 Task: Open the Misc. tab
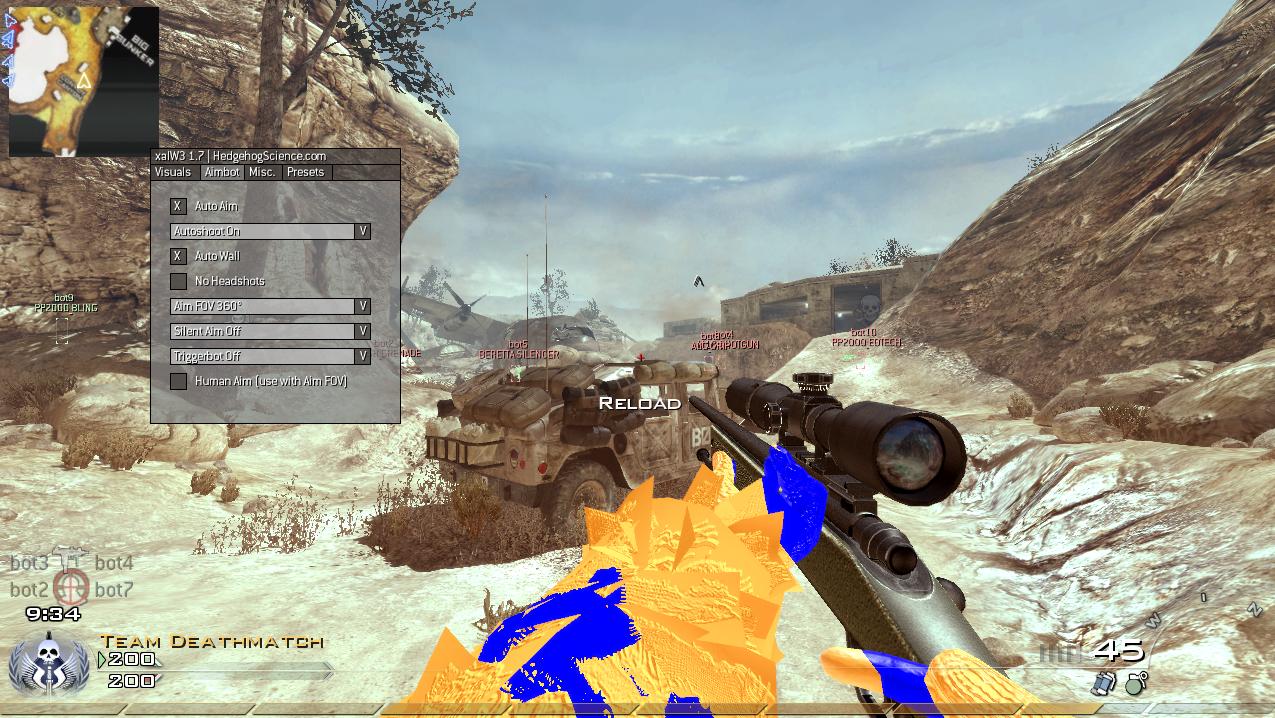pos(262,172)
